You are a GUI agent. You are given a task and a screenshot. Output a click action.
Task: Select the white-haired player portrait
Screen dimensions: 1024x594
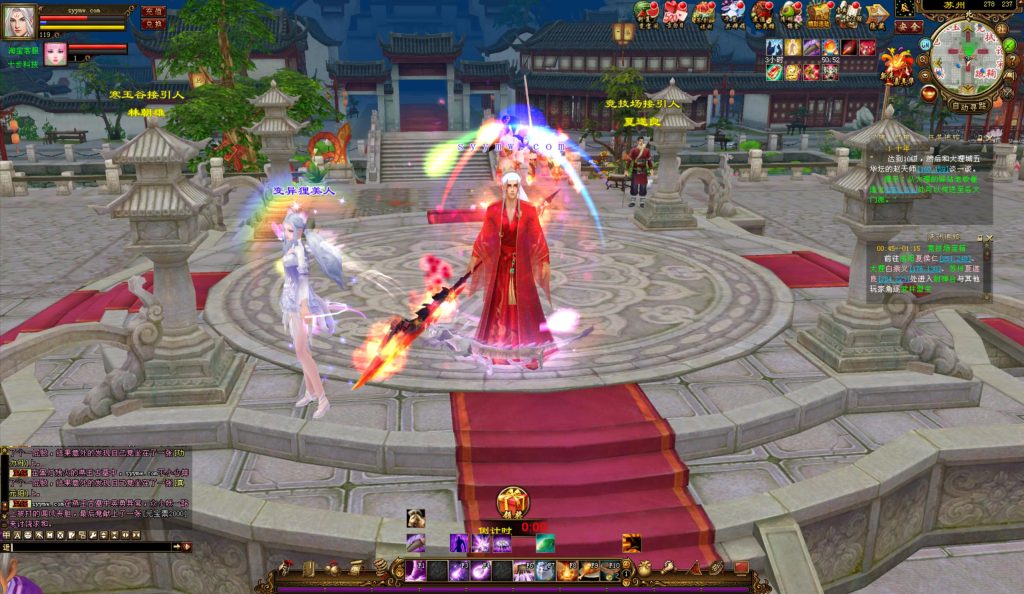(x=19, y=19)
